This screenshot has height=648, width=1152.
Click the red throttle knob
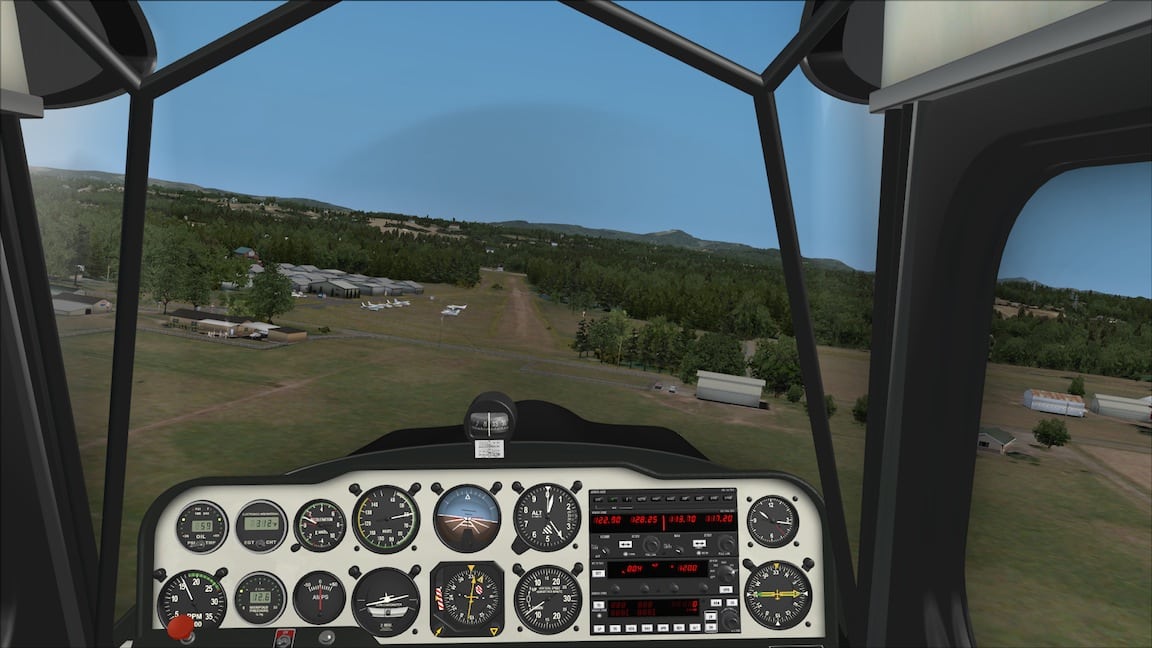coord(181,627)
